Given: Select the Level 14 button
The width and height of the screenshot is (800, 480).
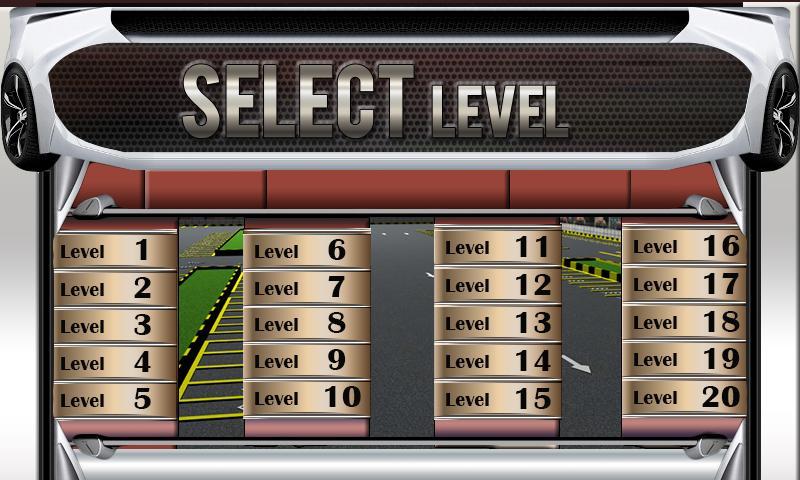Looking at the screenshot, I should coord(497,360).
